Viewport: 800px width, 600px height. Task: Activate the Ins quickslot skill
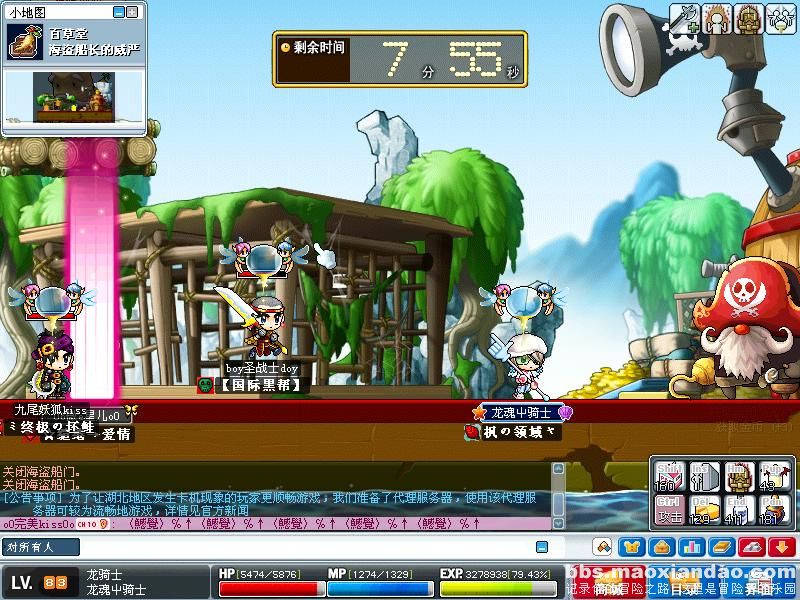point(704,477)
